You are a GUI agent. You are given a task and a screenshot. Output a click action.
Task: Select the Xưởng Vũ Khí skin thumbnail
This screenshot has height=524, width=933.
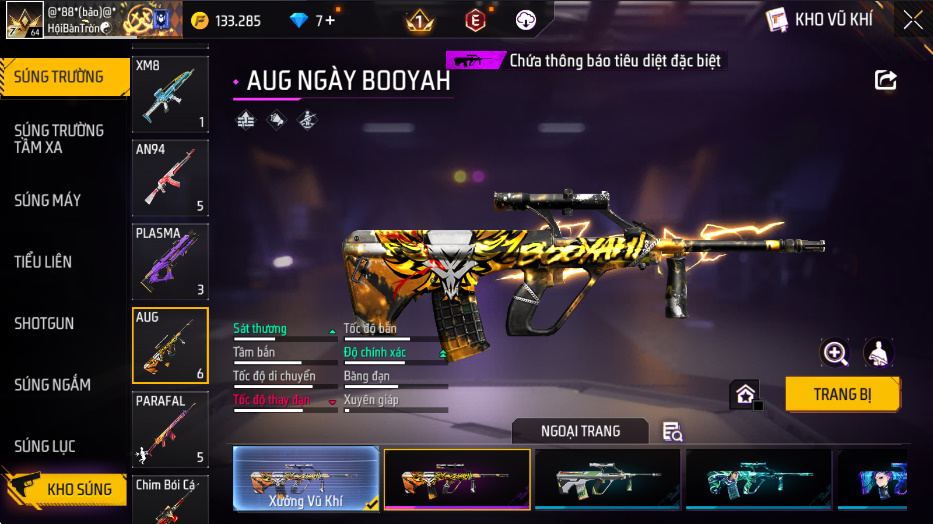(x=306, y=479)
